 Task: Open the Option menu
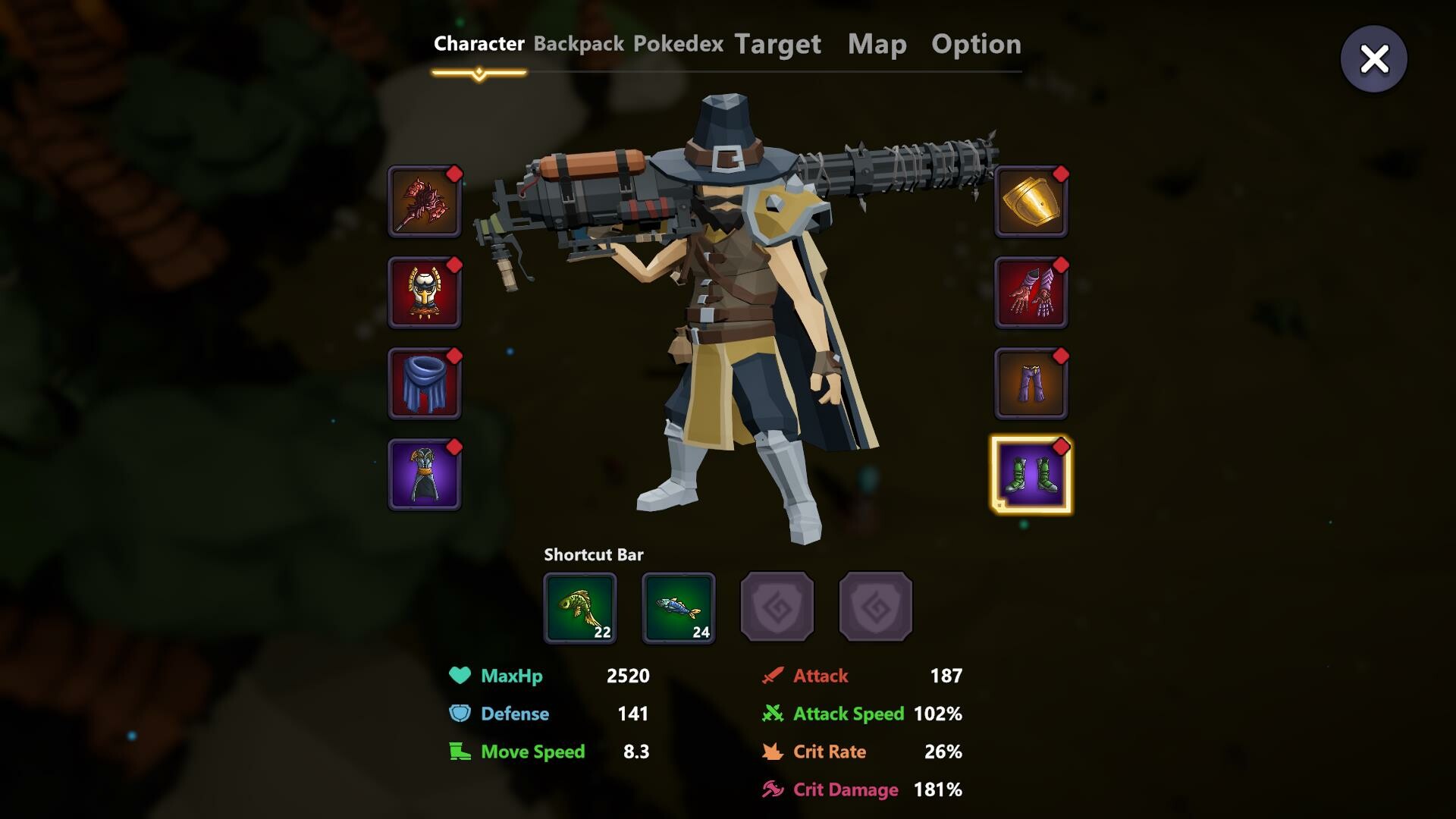coord(977,44)
